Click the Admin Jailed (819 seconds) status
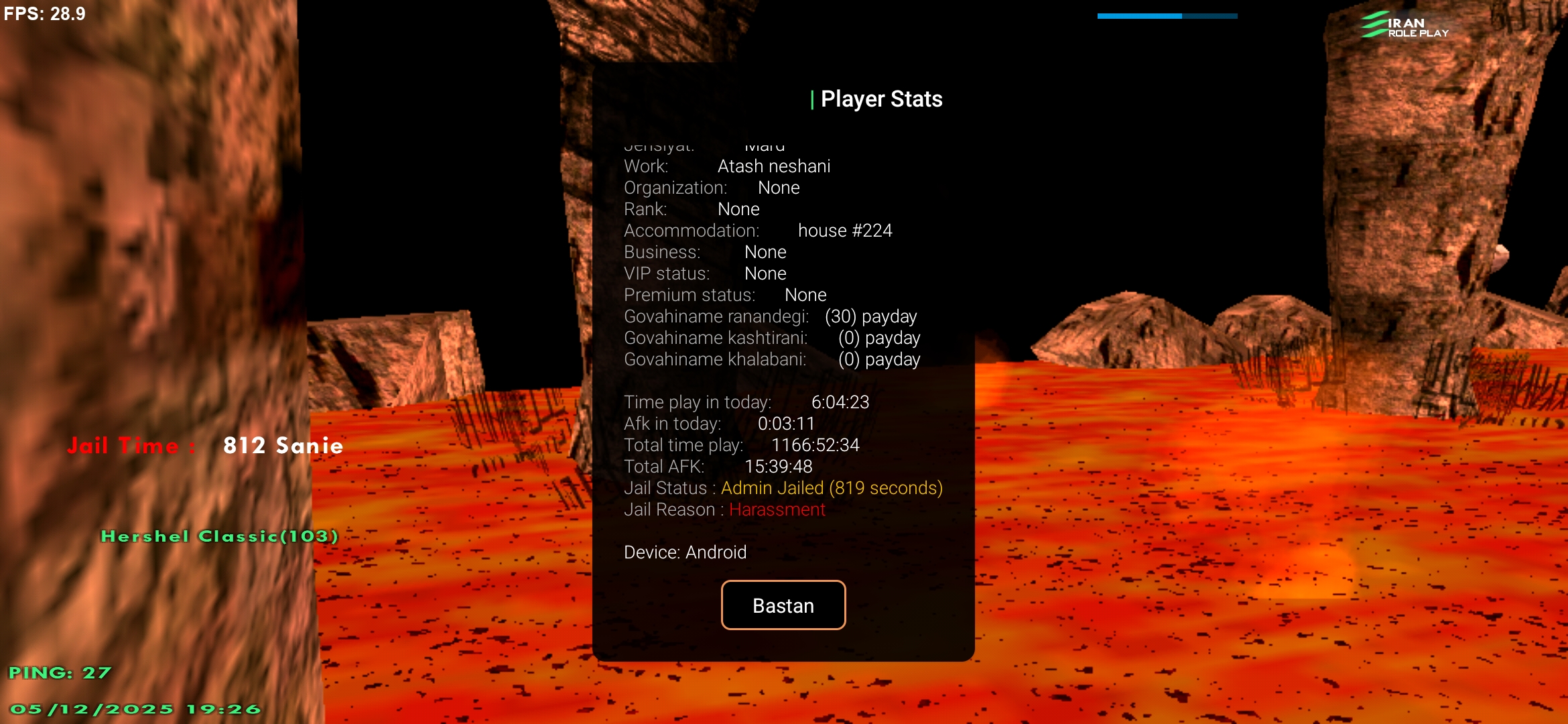This screenshot has width=1568, height=724. coord(831,487)
